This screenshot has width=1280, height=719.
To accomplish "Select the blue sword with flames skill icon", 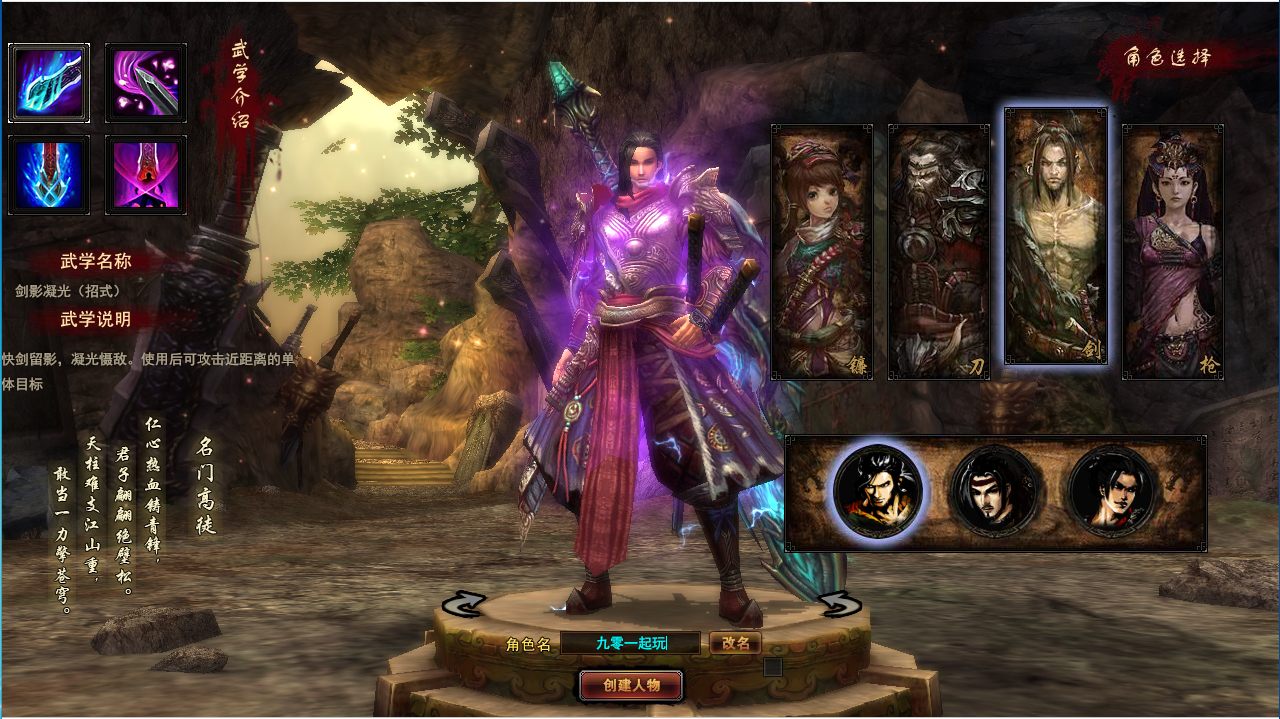I will [49, 175].
